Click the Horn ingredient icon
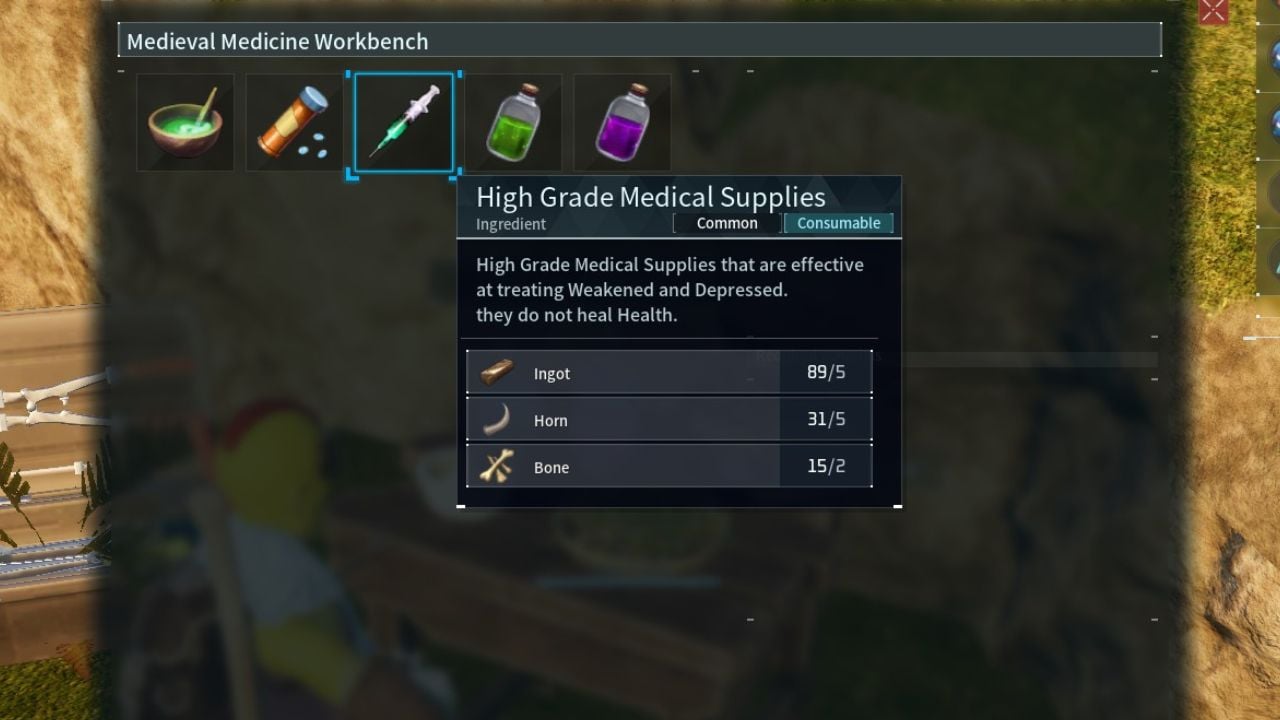This screenshot has width=1280, height=720. click(497, 420)
